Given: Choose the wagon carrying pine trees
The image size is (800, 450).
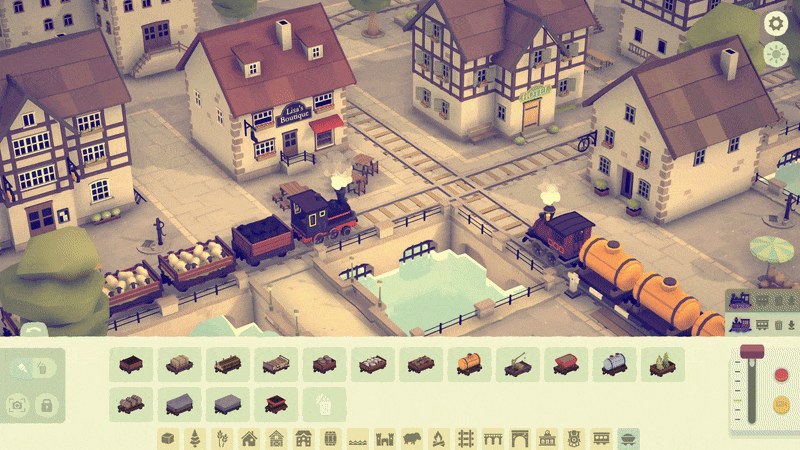Looking at the screenshot, I should coord(661,365).
